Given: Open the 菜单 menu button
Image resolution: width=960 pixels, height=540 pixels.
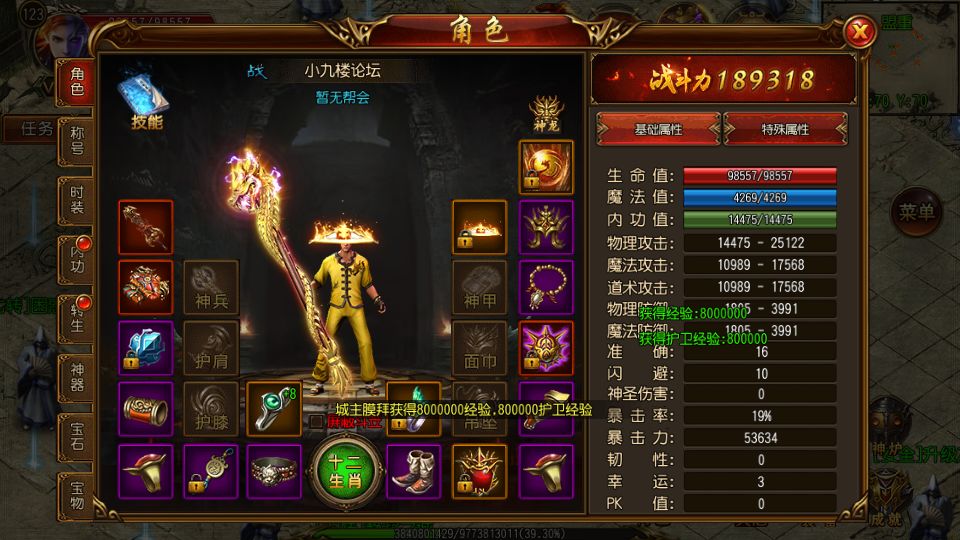Looking at the screenshot, I should coord(916,212).
